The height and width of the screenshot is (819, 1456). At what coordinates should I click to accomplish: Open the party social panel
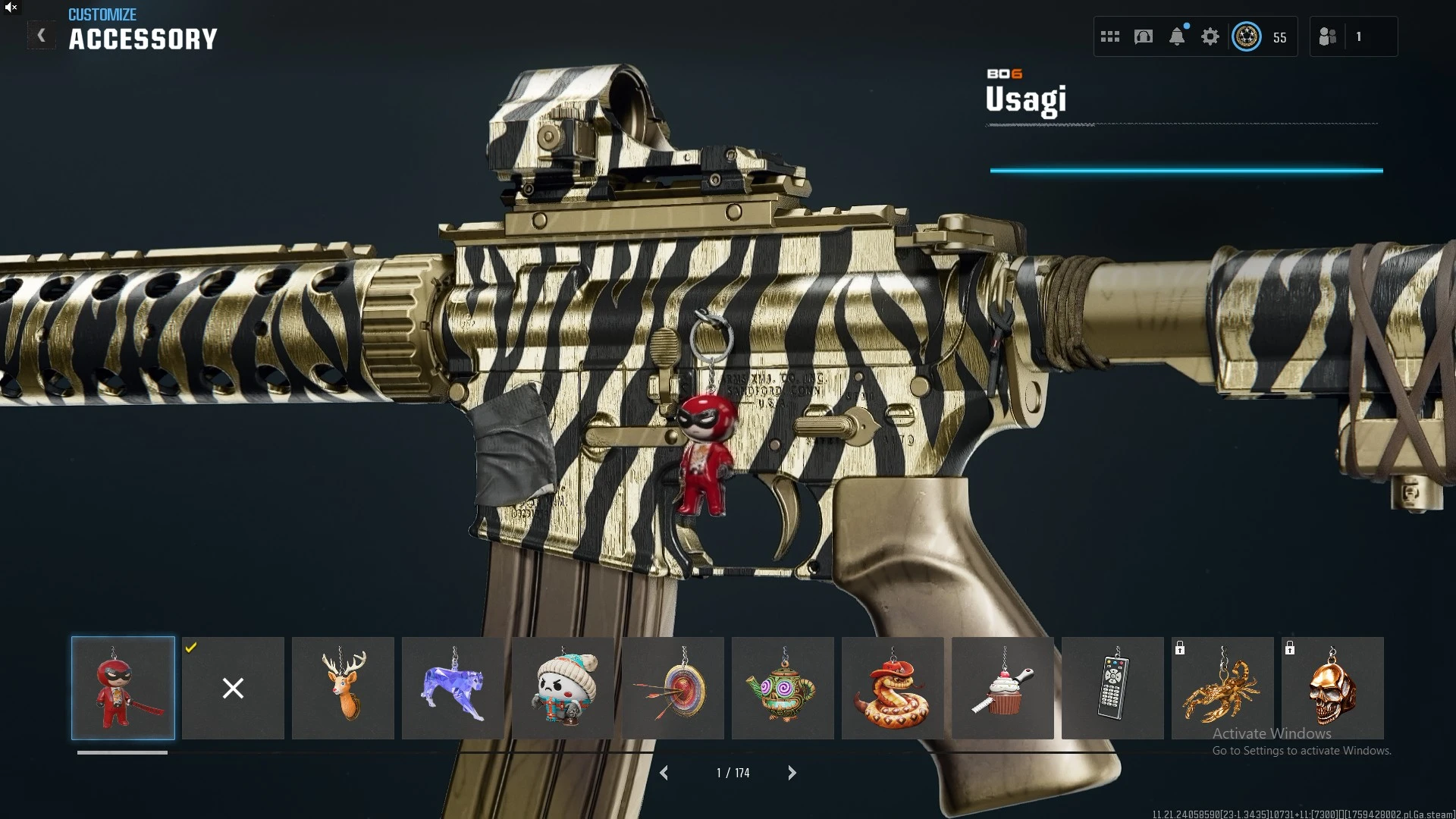(x=1328, y=36)
